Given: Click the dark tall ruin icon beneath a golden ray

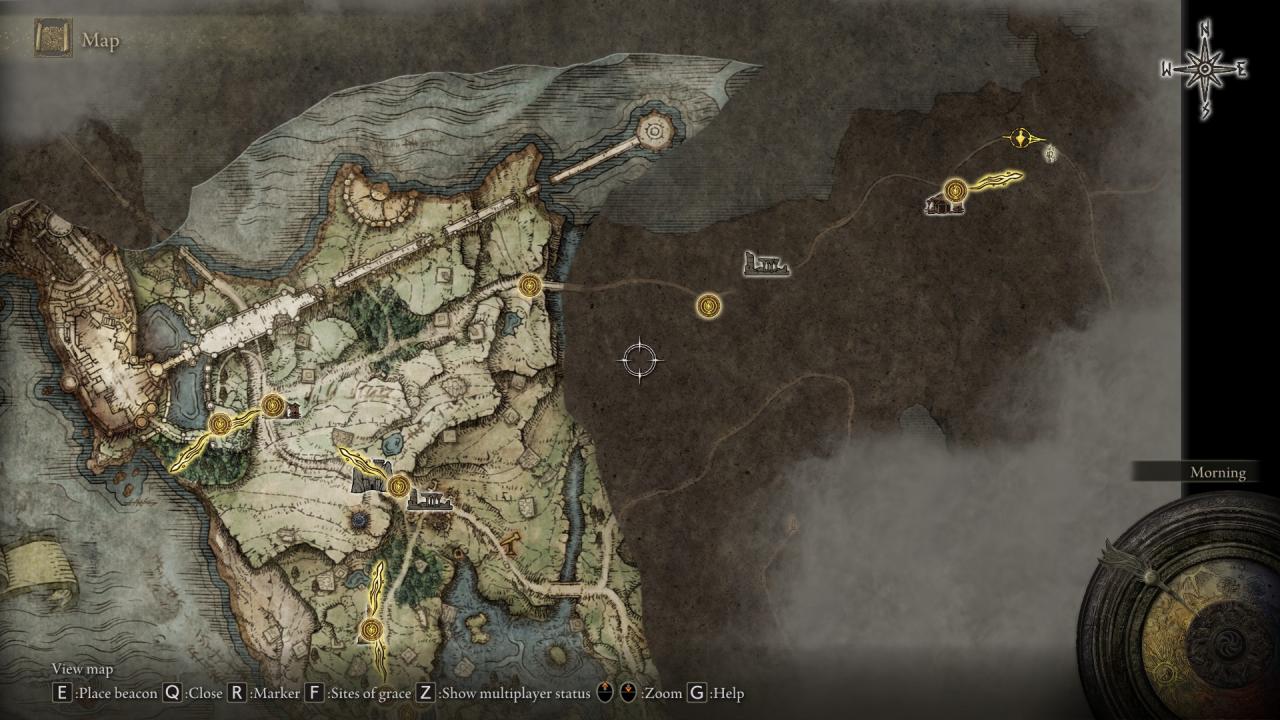Looking at the screenshot, I should pyautogui.click(x=370, y=478).
